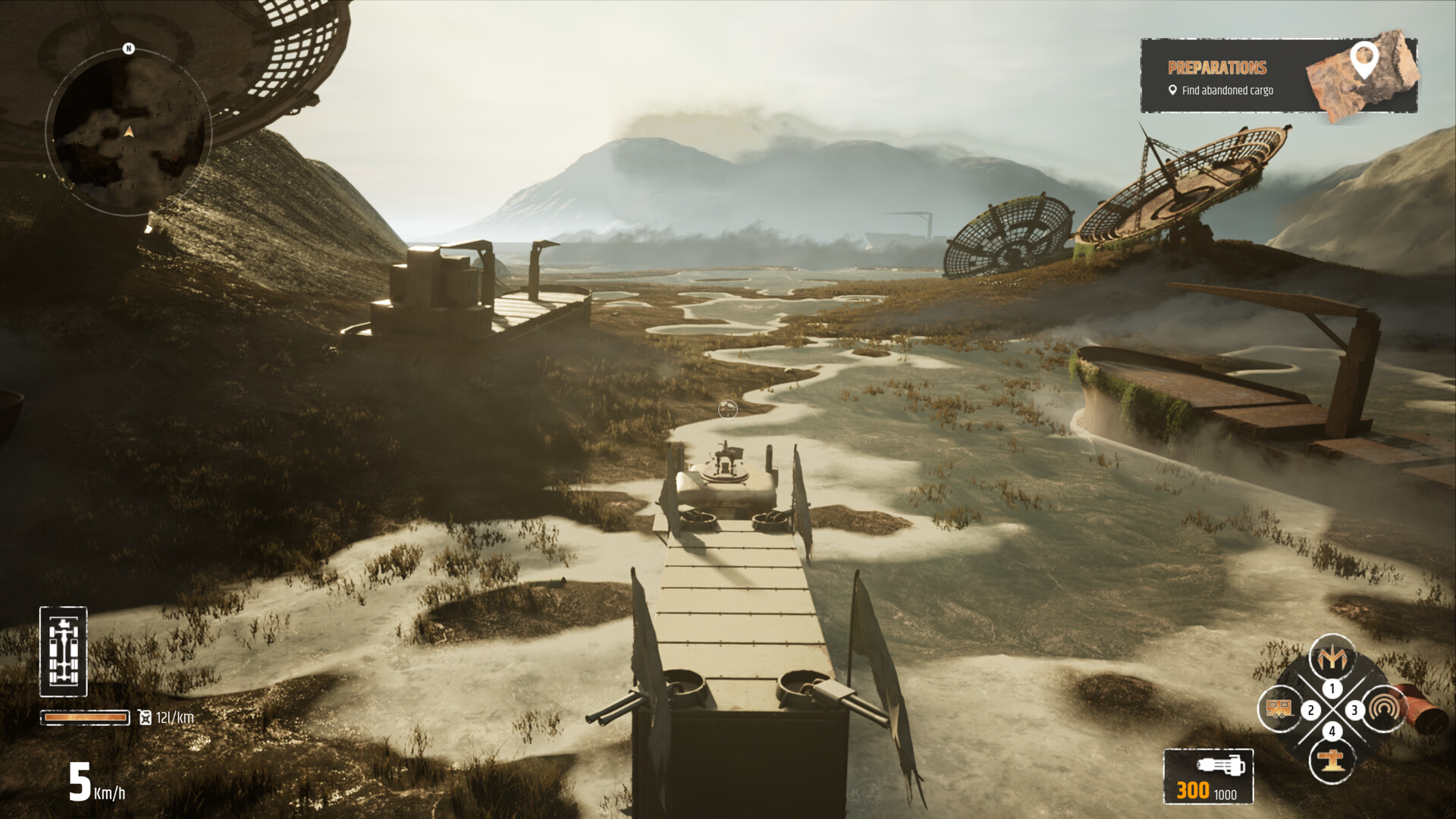Screen dimensions: 1456x819
Task: Click the fuel canister icon beside 12l/km
Action: (x=144, y=716)
